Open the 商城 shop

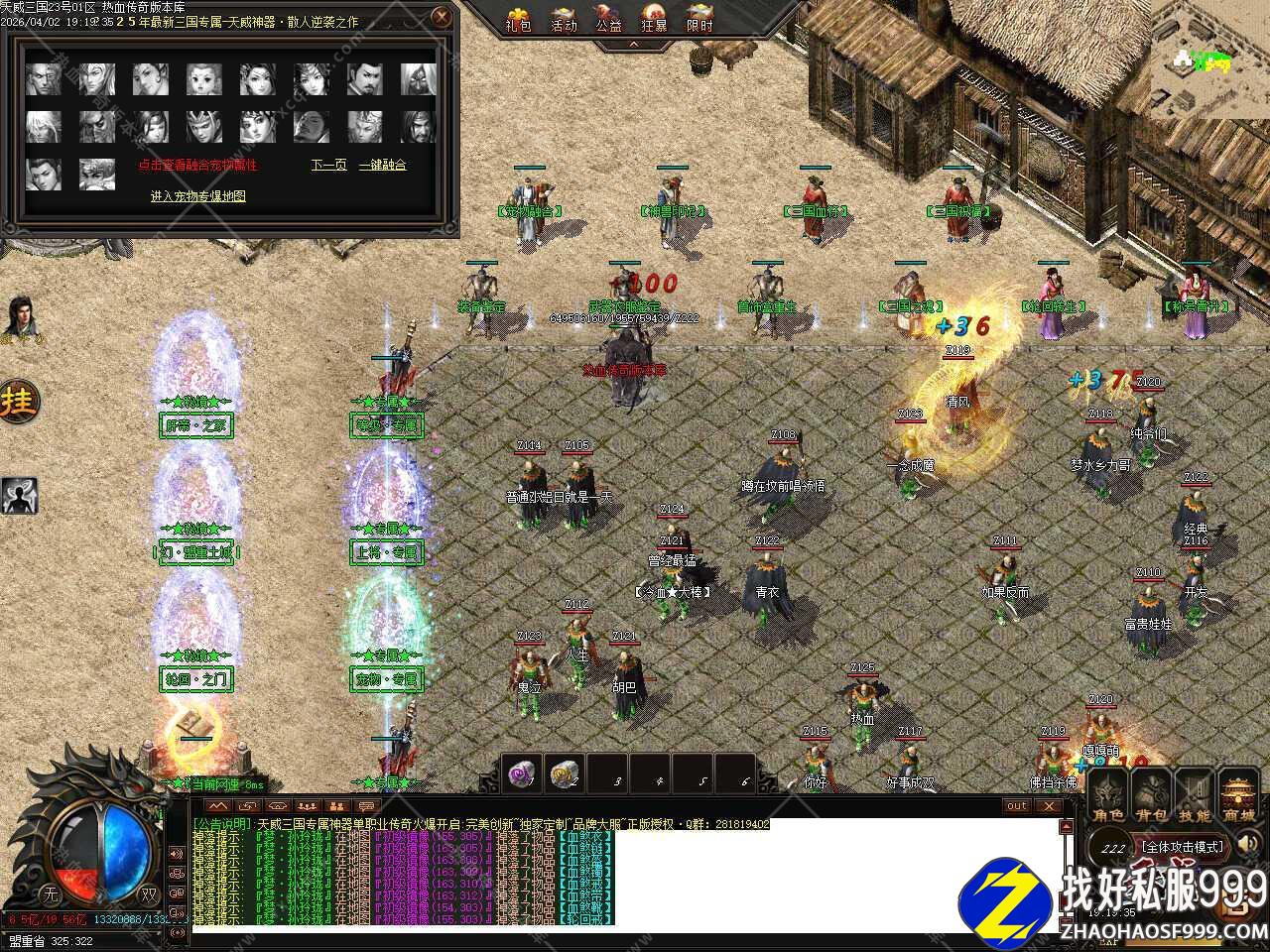click(1238, 795)
